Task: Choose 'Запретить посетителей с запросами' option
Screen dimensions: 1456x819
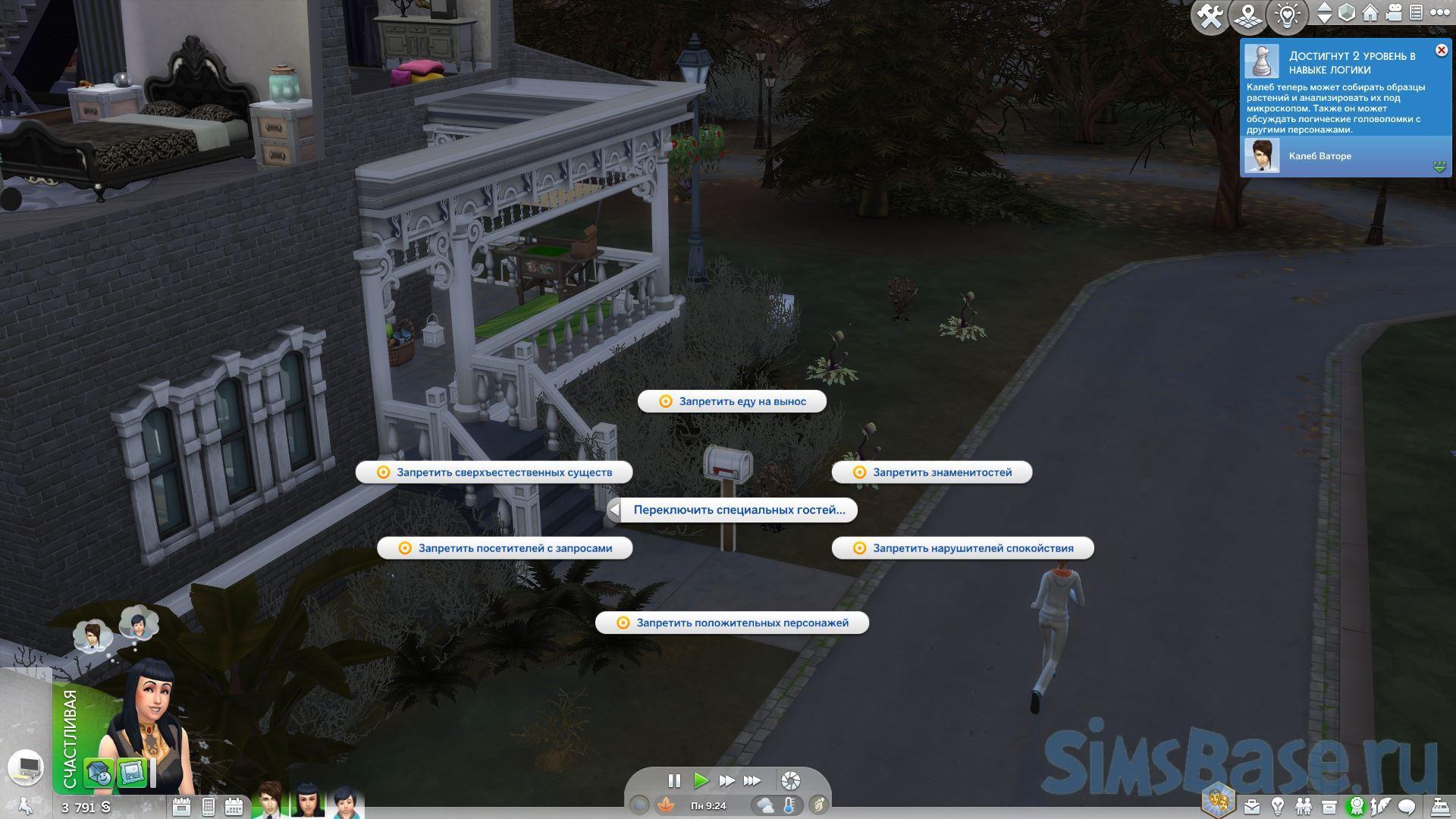Action: (505, 548)
